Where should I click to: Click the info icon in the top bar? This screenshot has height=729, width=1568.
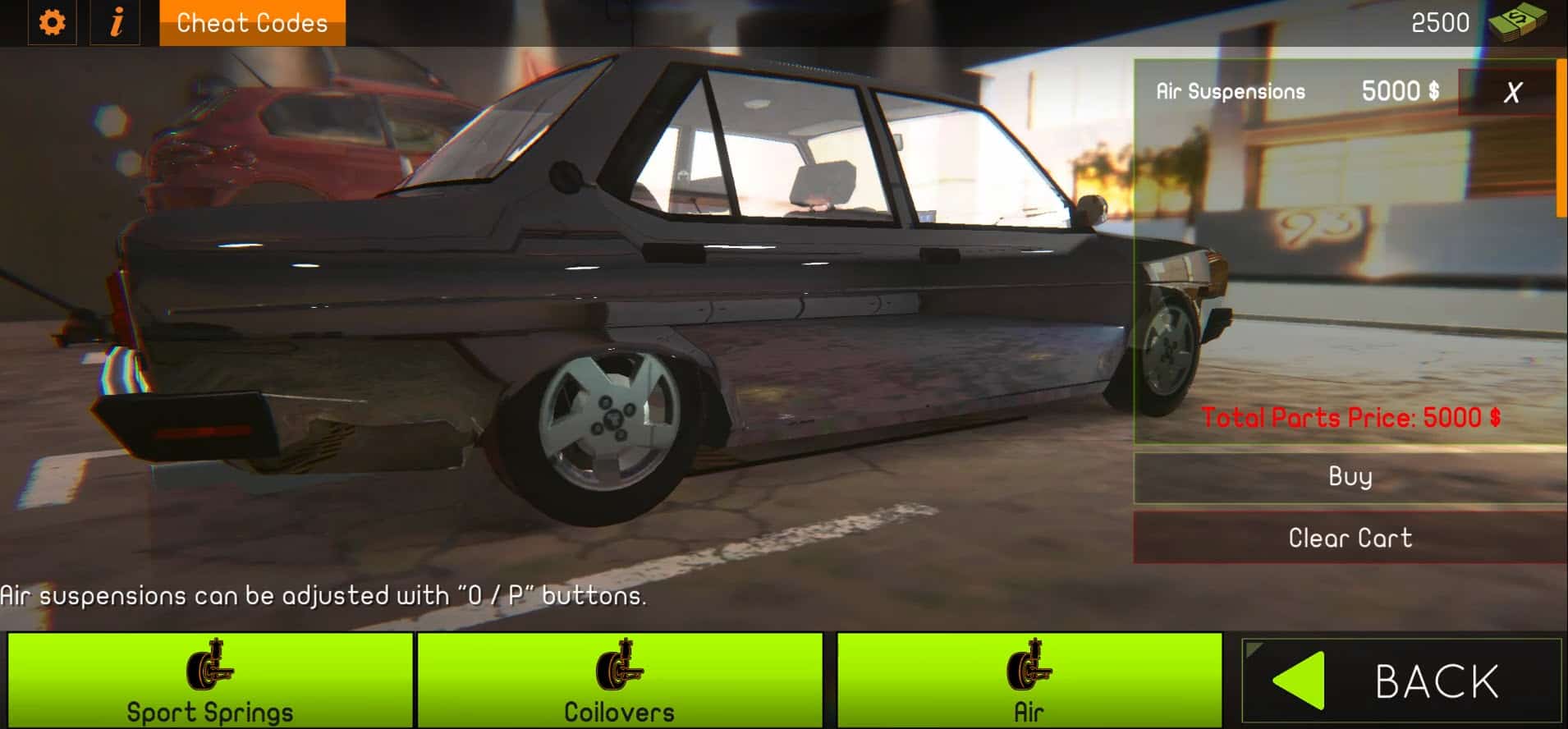click(116, 23)
